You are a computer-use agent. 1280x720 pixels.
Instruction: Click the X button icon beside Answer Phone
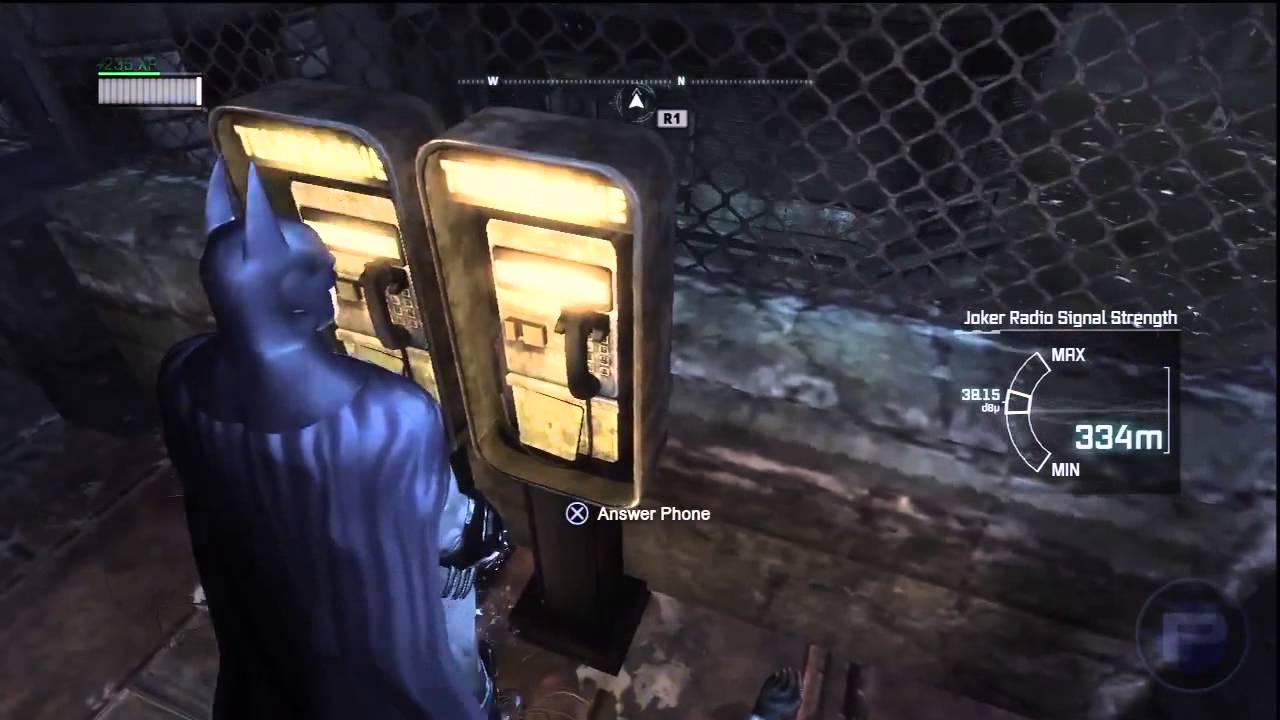coord(576,514)
